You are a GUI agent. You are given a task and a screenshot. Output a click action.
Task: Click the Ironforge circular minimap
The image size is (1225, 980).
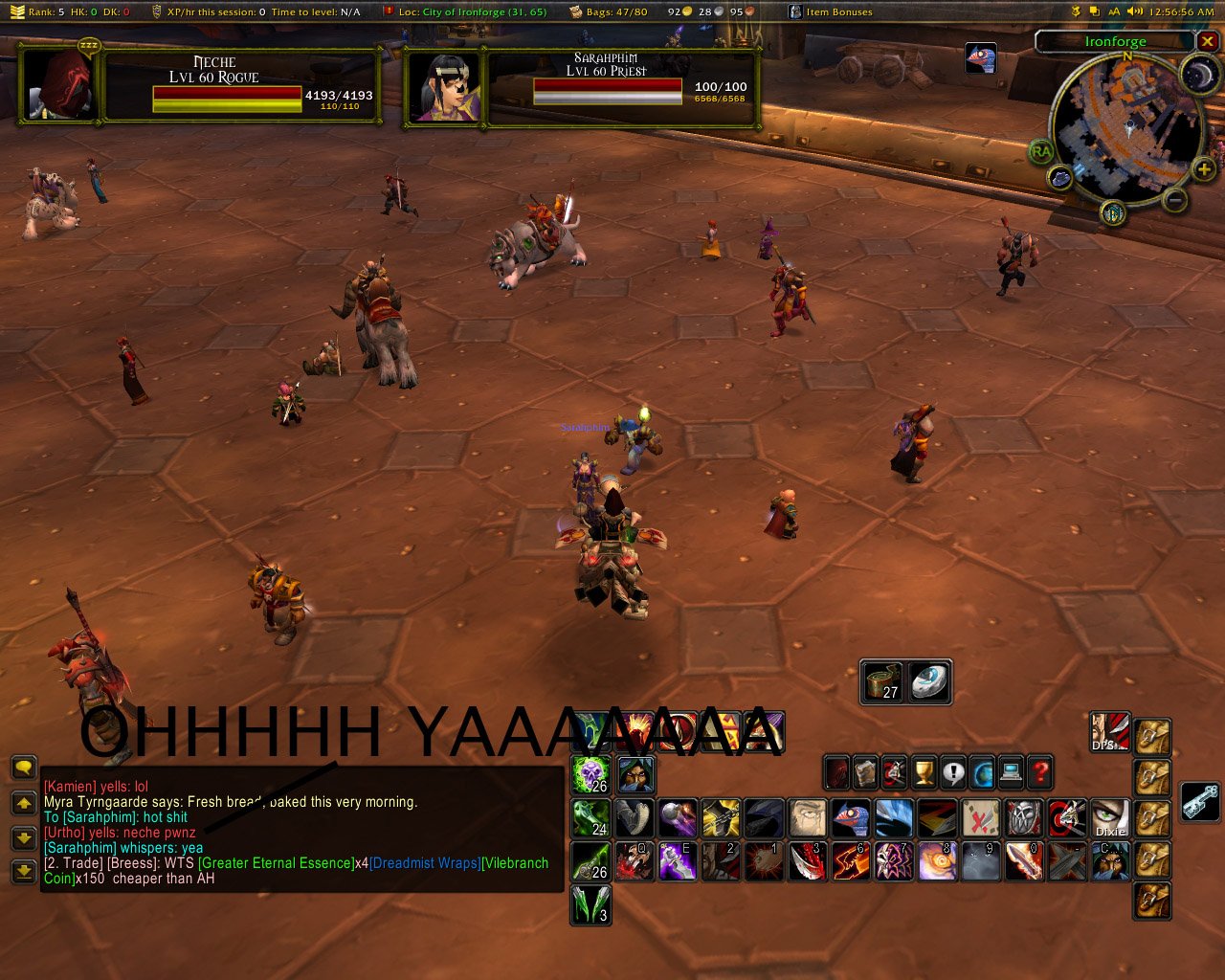pos(1126,127)
